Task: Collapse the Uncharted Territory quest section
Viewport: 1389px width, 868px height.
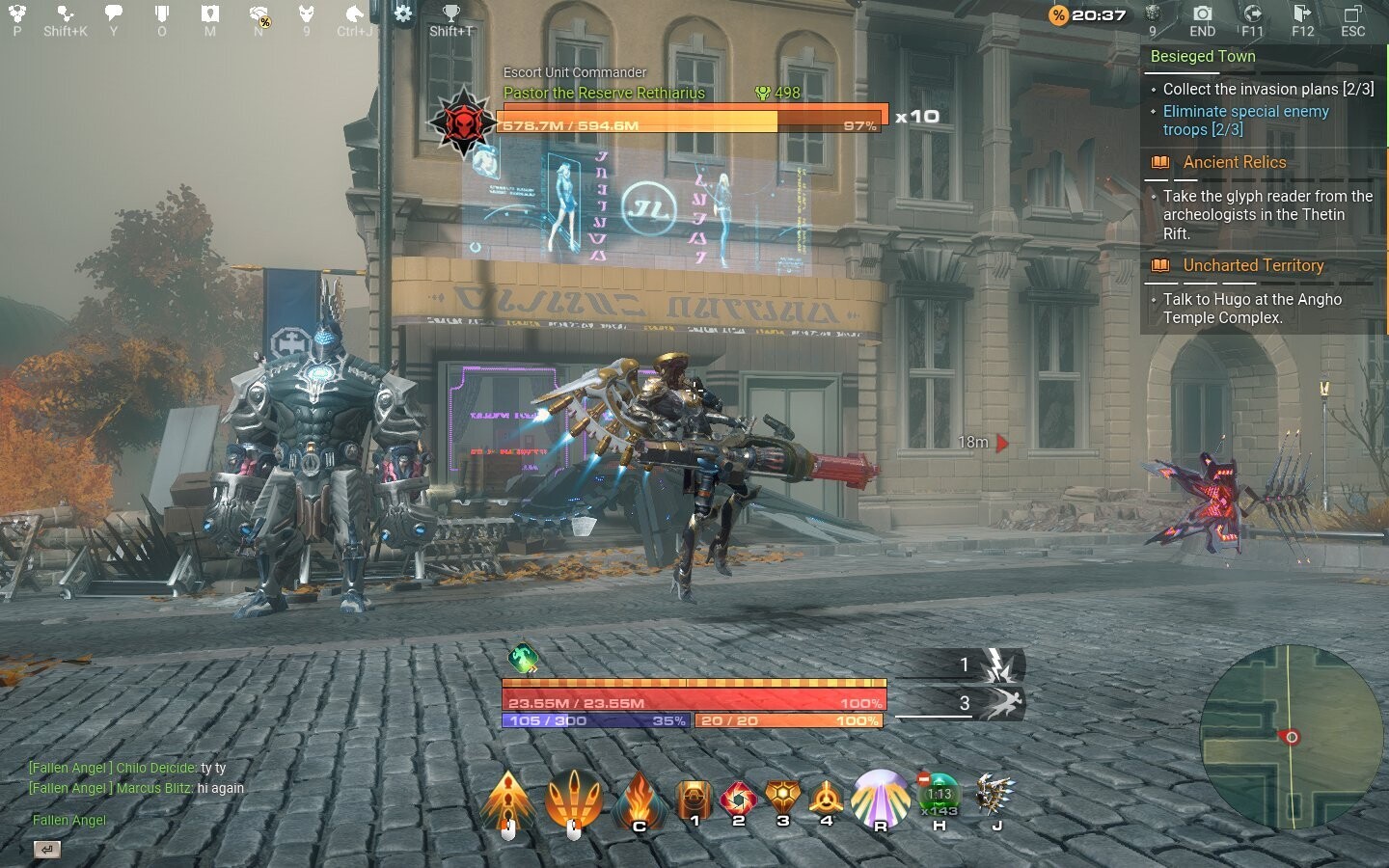Action: pos(1254,265)
